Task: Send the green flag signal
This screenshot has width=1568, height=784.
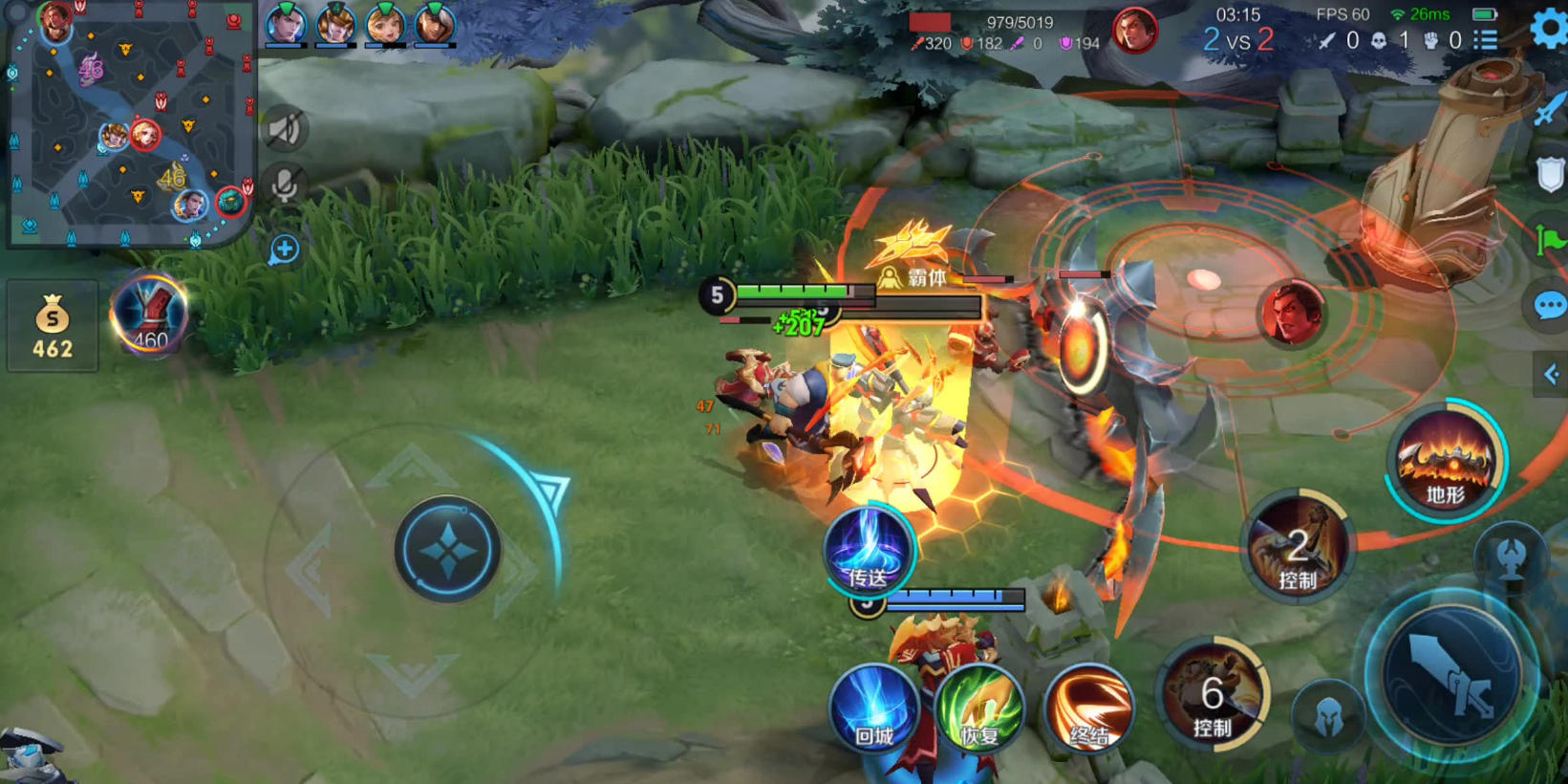Action: 1549,239
